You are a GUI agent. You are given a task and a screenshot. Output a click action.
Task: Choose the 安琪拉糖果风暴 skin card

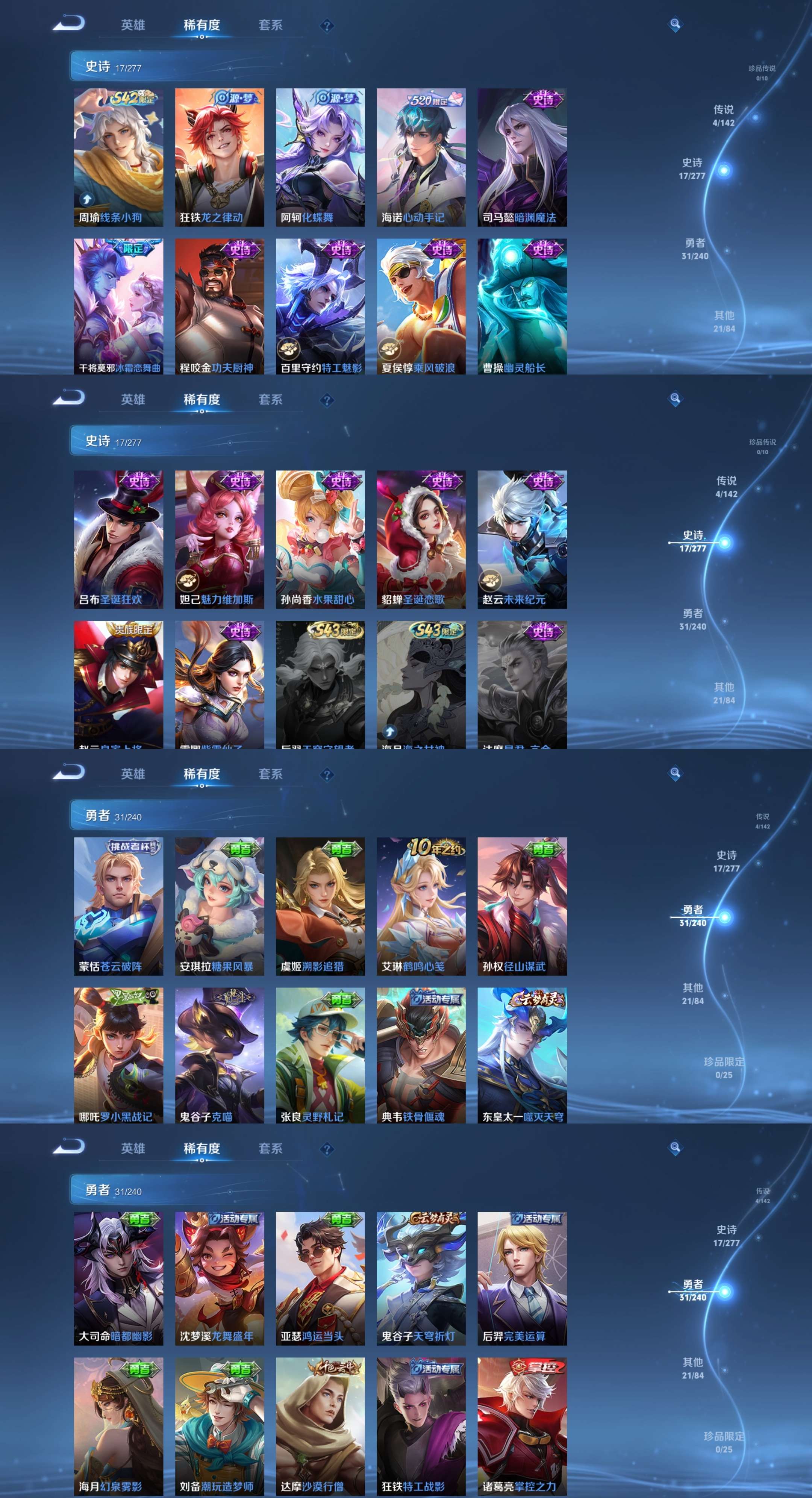click(x=219, y=906)
